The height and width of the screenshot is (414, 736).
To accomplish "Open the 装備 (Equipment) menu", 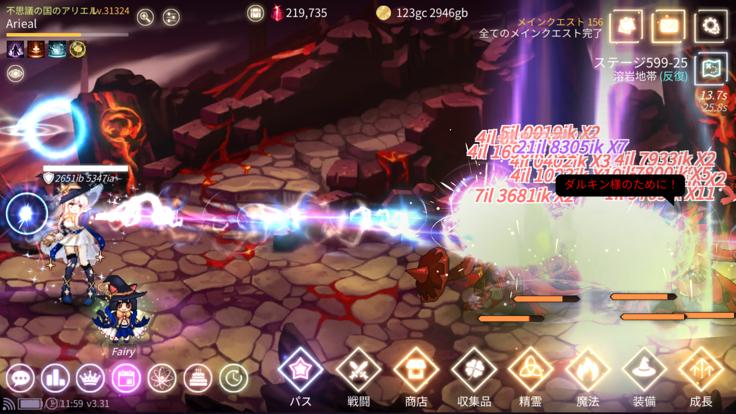I will pos(644,371).
